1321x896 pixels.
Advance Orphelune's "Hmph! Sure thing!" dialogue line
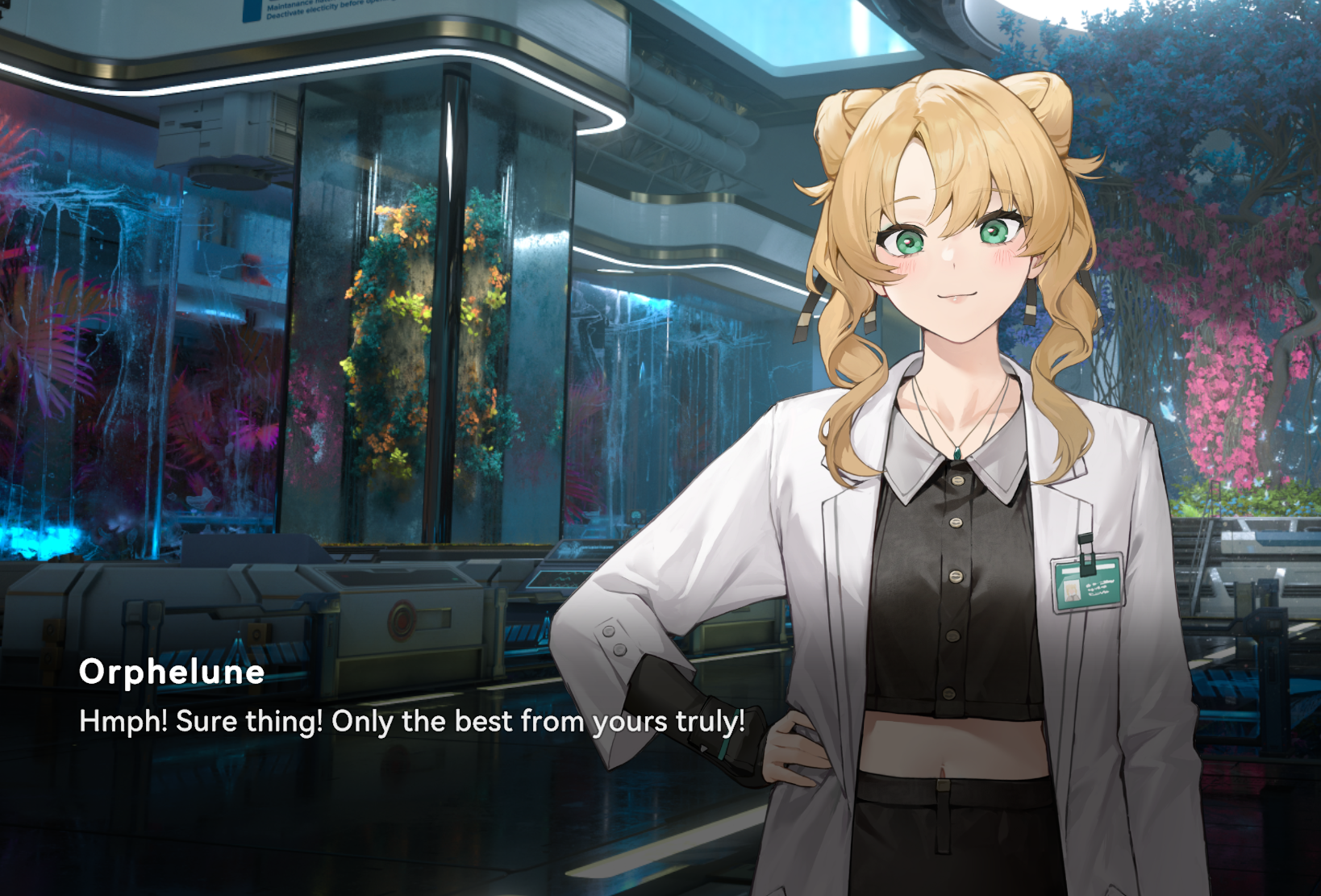pyautogui.click(x=411, y=721)
